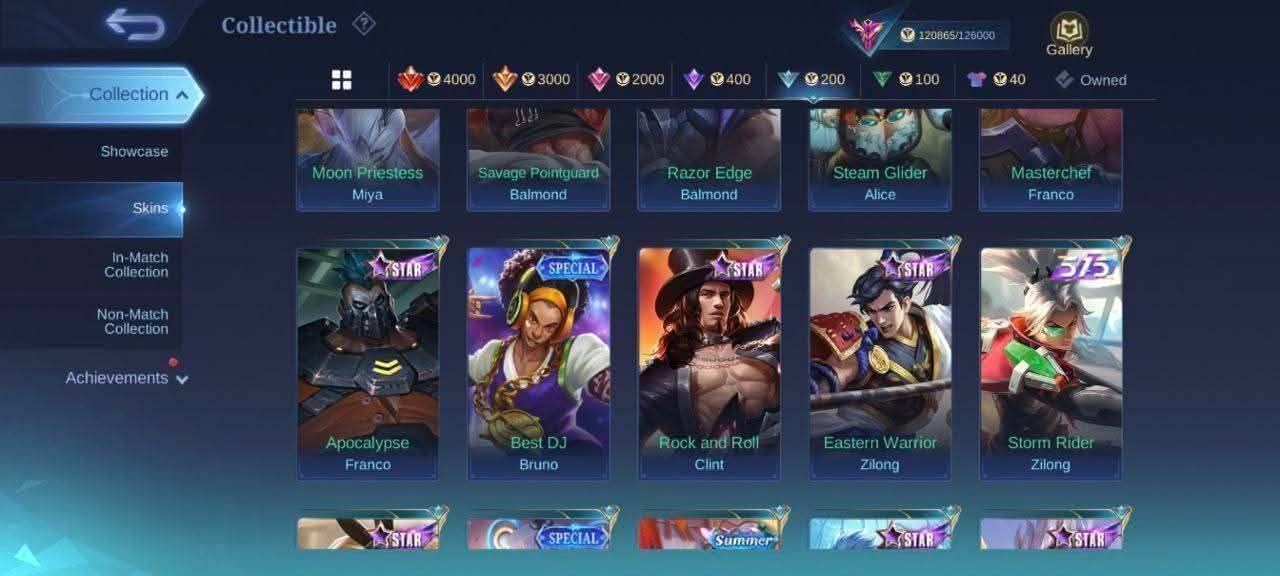The height and width of the screenshot is (576, 1280).
Task: Filter skins by the 3000 point tier
Action: 531,80
